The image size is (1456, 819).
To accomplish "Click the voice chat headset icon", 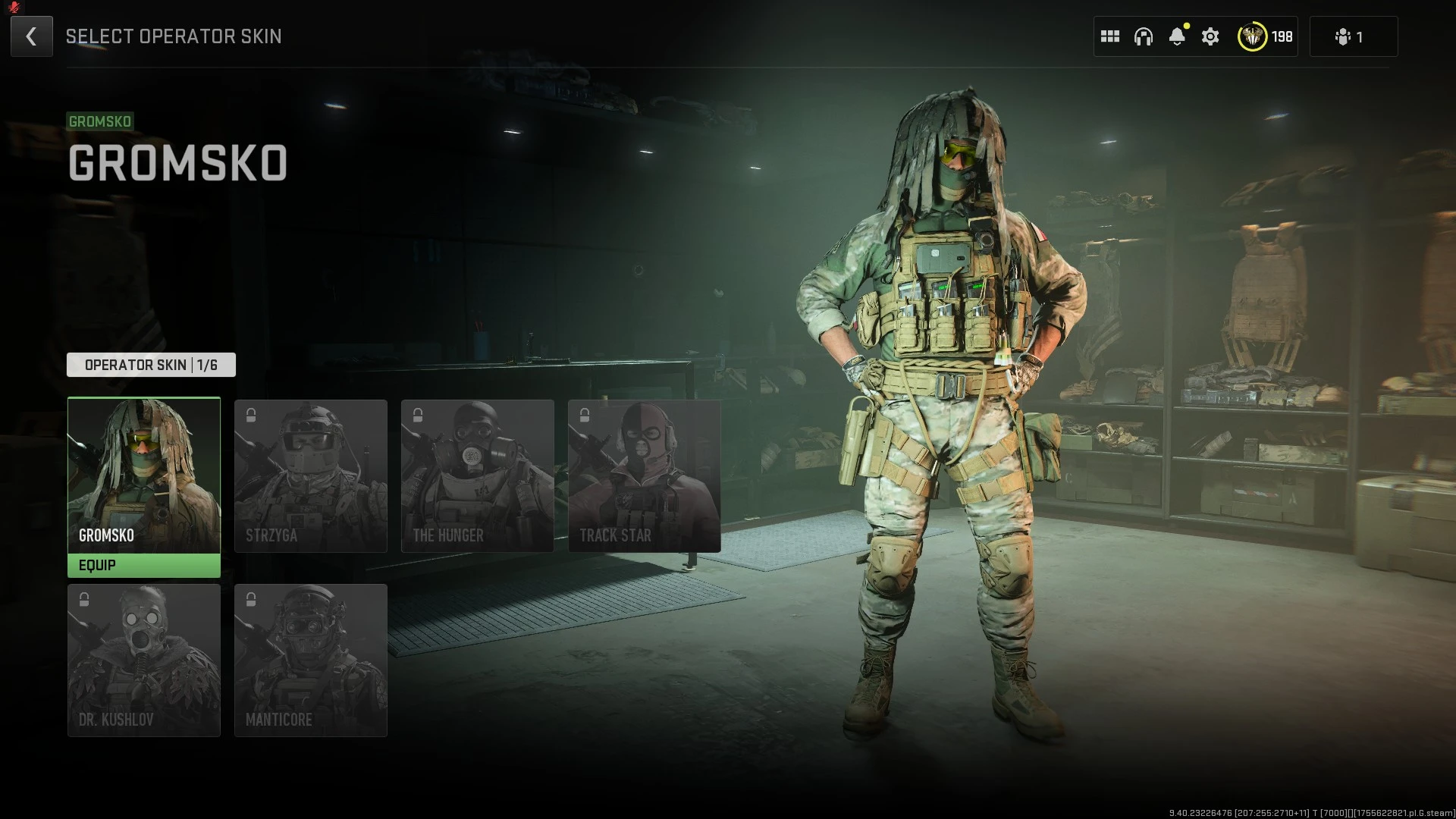I will [x=1144, y=36].
